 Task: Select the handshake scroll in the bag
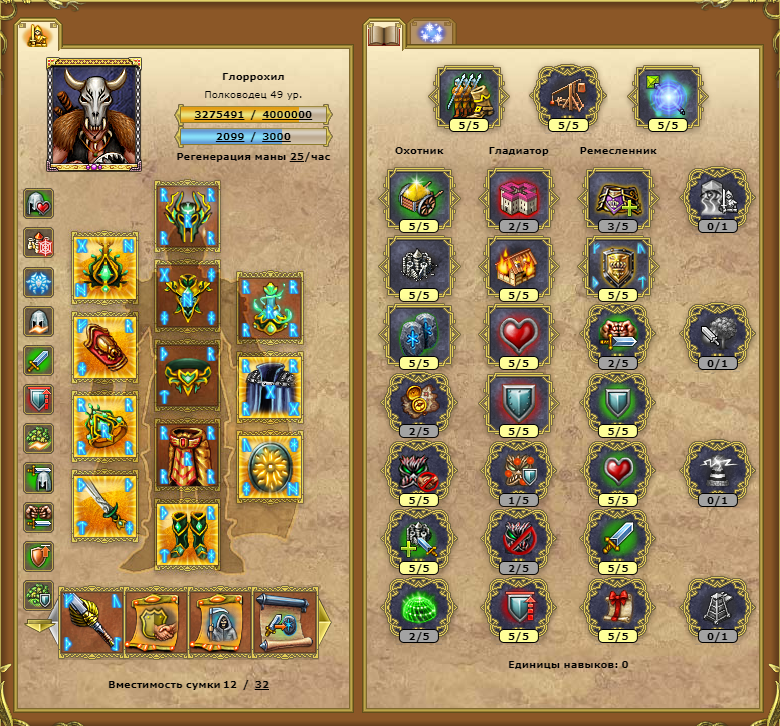[x=155, y=621]
